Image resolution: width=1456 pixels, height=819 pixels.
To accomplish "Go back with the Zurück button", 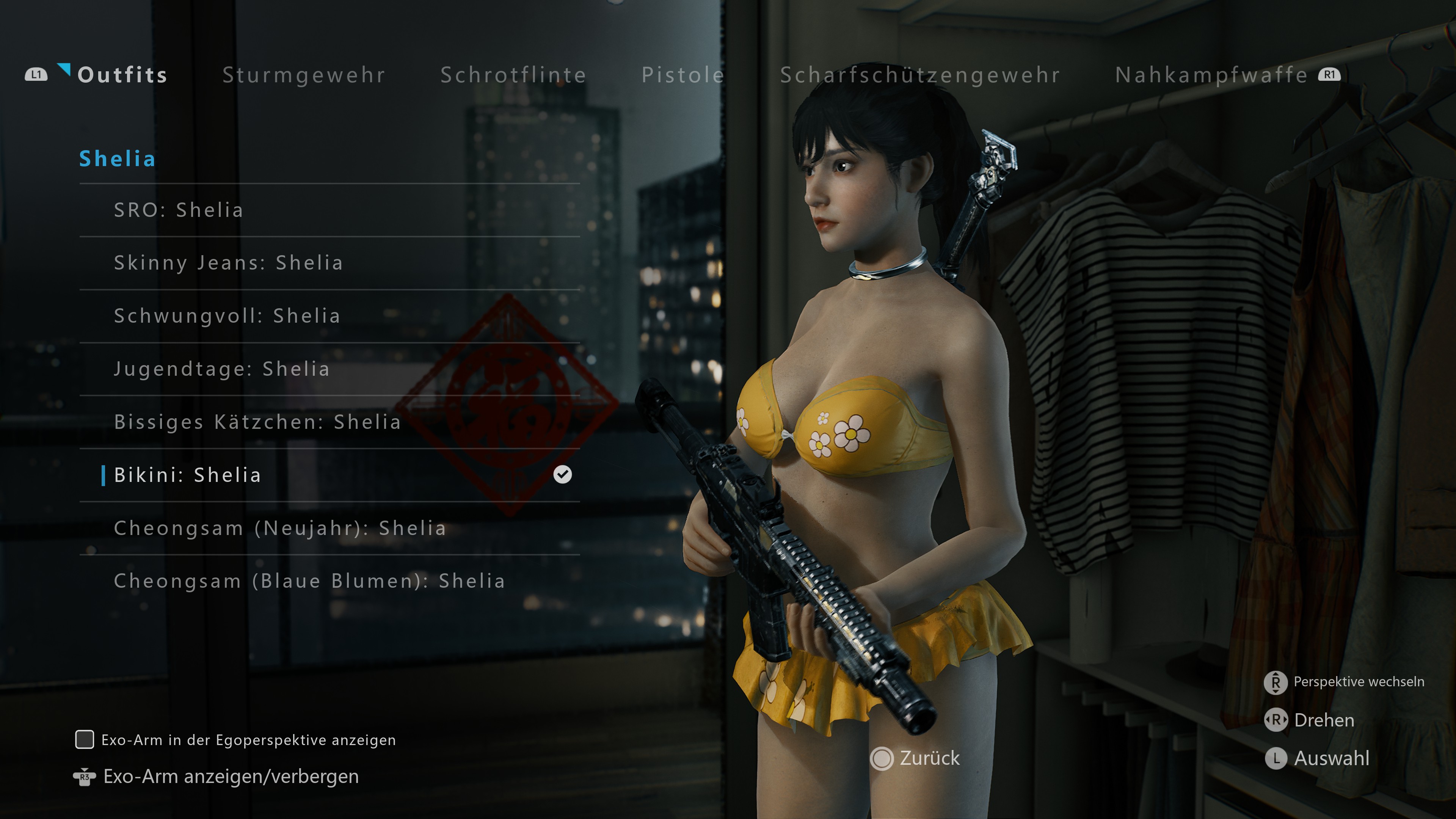I will [916, 758].
